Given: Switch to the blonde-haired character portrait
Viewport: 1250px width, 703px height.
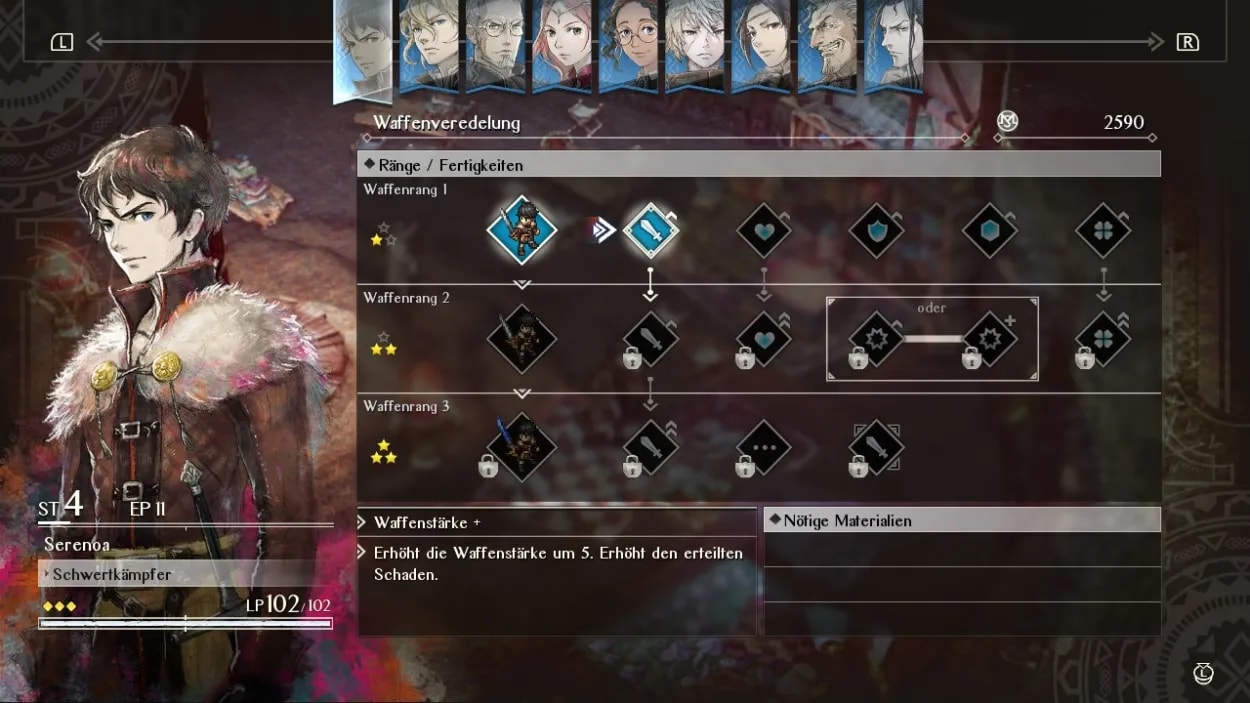Looking at the screenshot, I should coord(429,45).
